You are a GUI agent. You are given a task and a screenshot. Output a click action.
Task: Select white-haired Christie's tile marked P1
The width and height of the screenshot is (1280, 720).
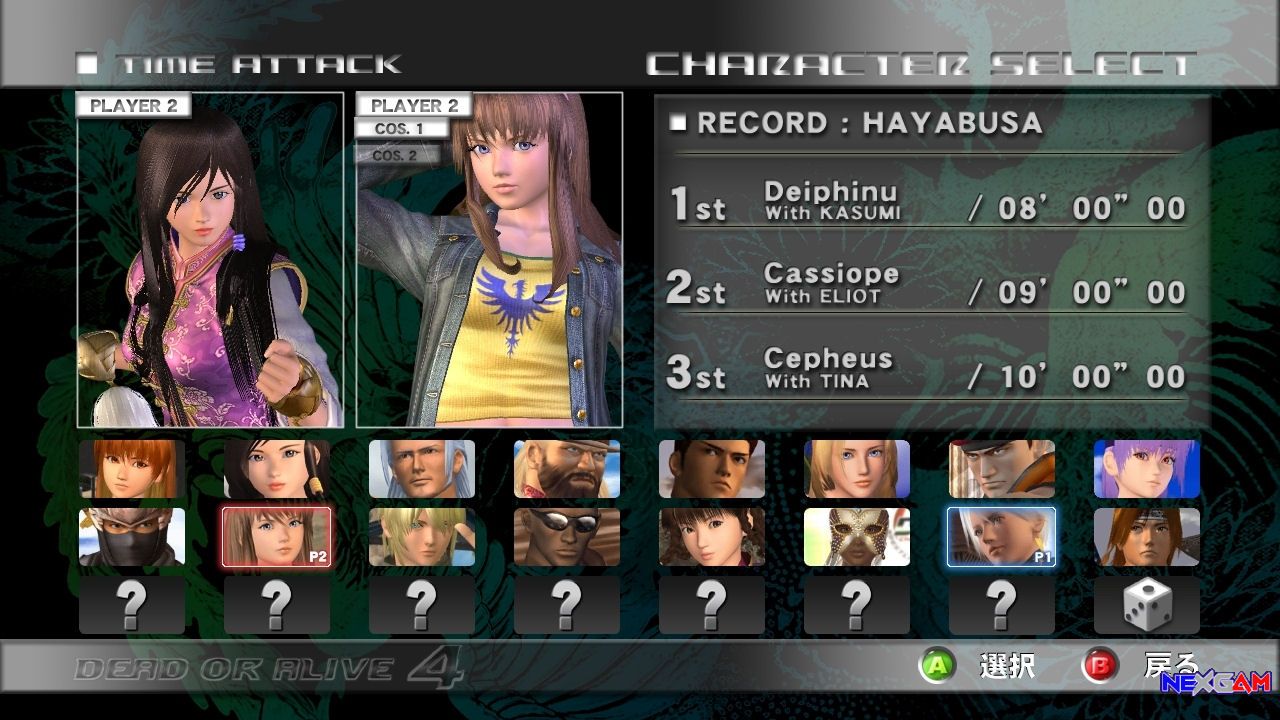pyautogui.click(x=1002, y=537)
